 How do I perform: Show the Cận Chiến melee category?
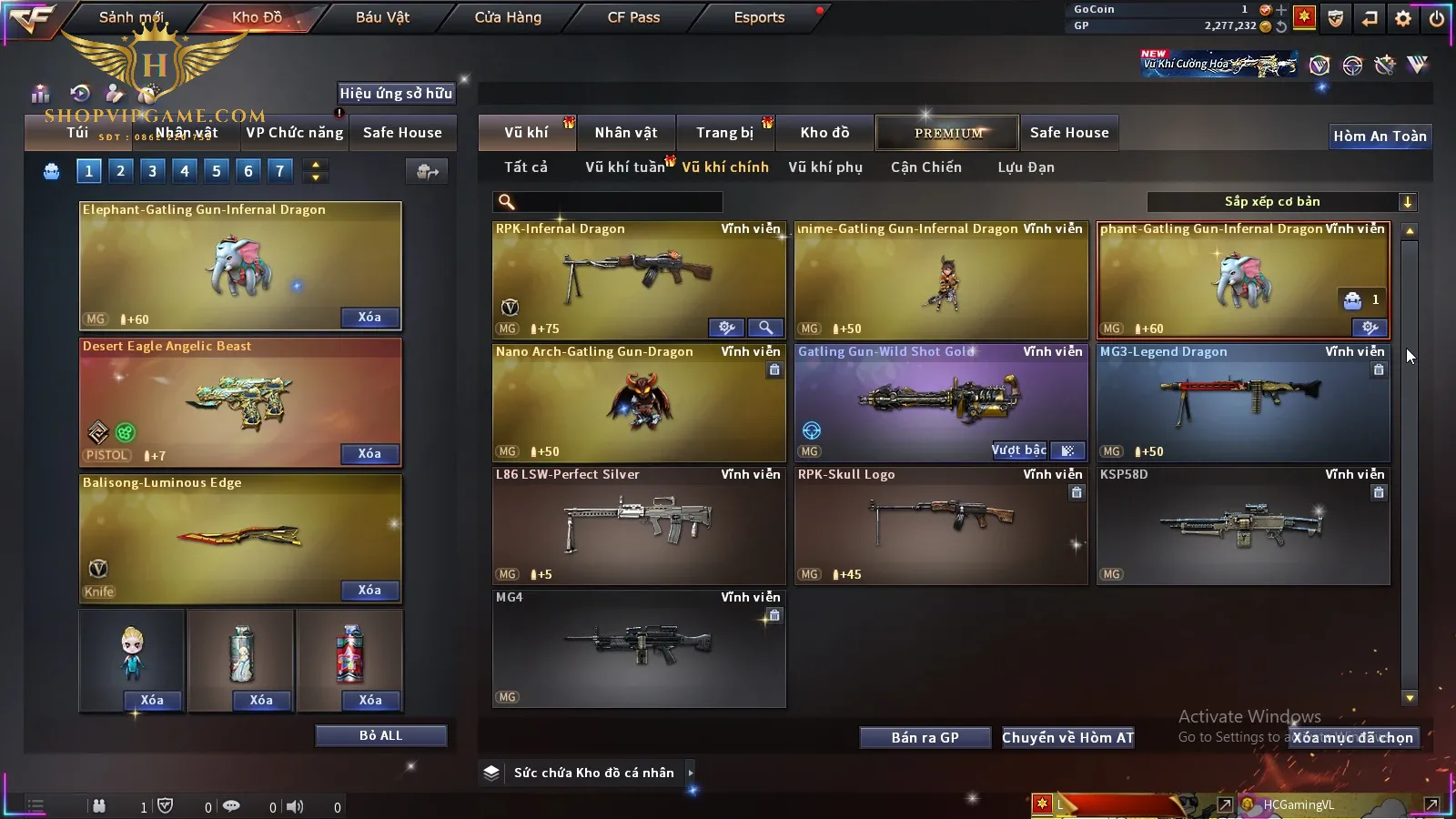pyautogui.click(x=925, y=167)
